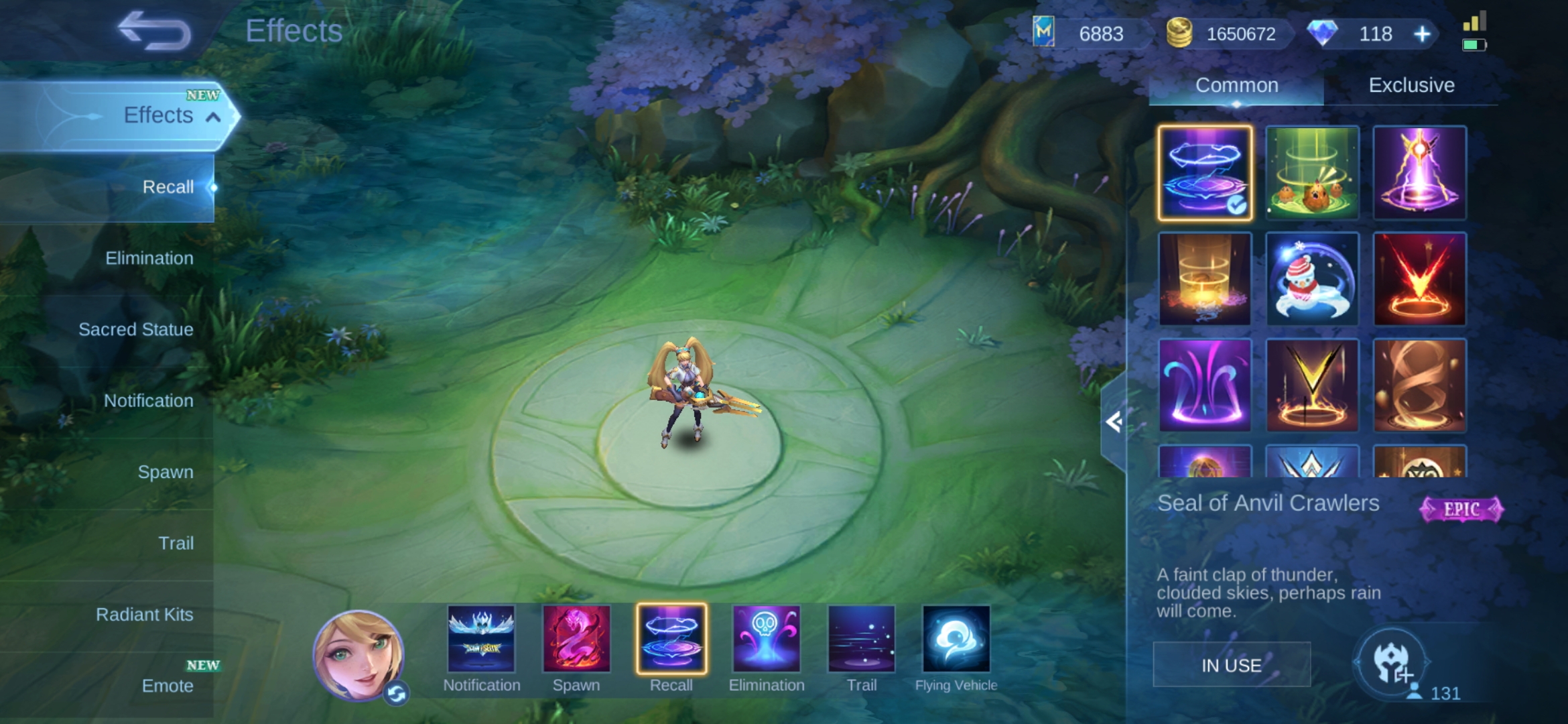Screen dimensions: 1568x724
Task: Select the skull Elimination effect slot
Action: (766, 639)
